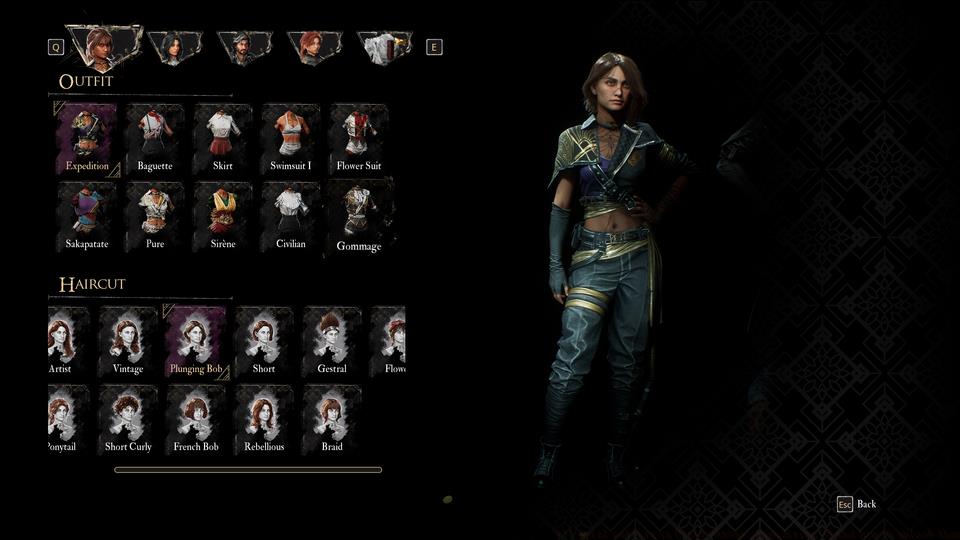Pick the Flower Suit outfit
This screenshot has height=540, width=960.
tap(359, 139)
